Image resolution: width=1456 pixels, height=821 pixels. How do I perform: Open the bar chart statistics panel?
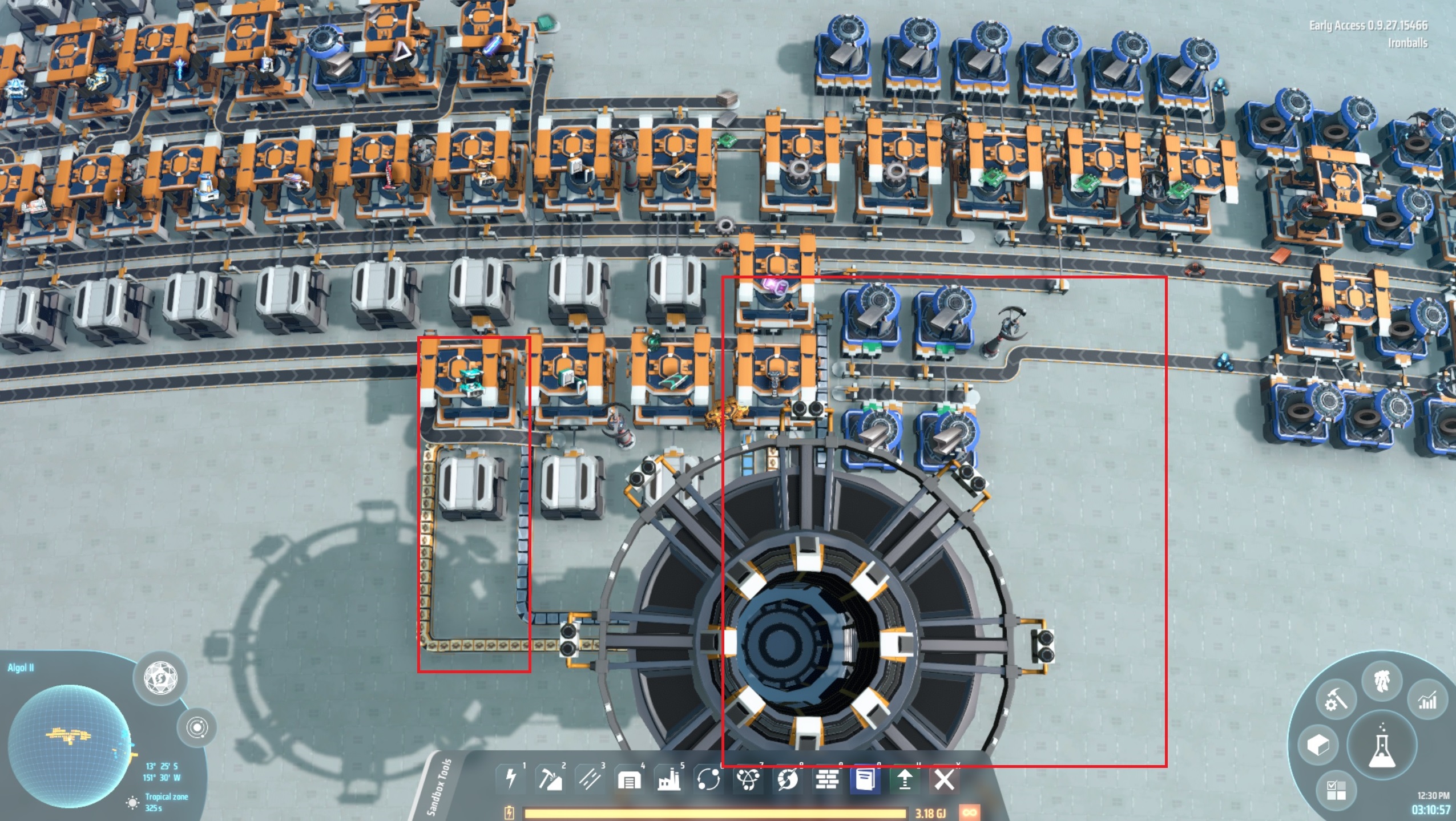click(1427, 700)
